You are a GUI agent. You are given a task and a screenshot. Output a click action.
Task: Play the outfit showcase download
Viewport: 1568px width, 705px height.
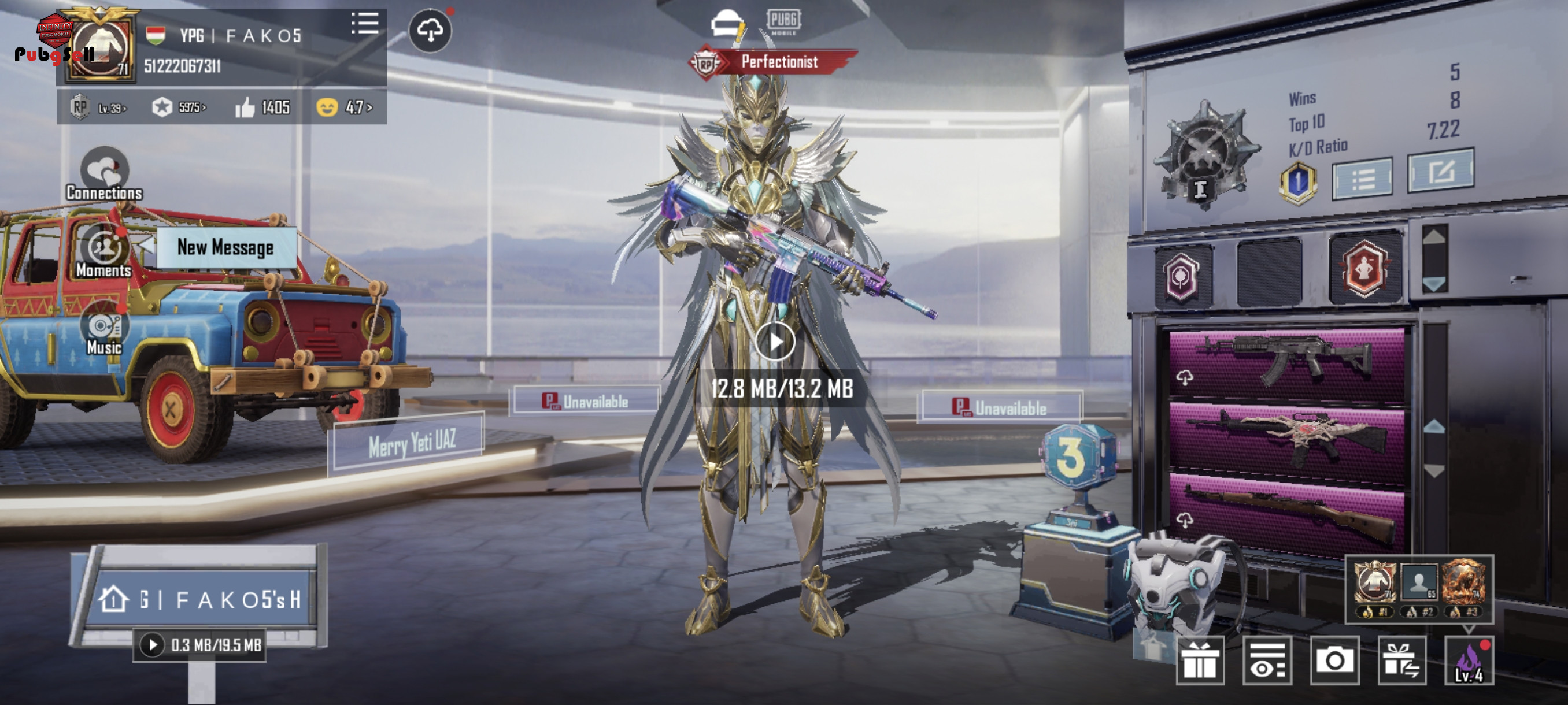(775, 342)
